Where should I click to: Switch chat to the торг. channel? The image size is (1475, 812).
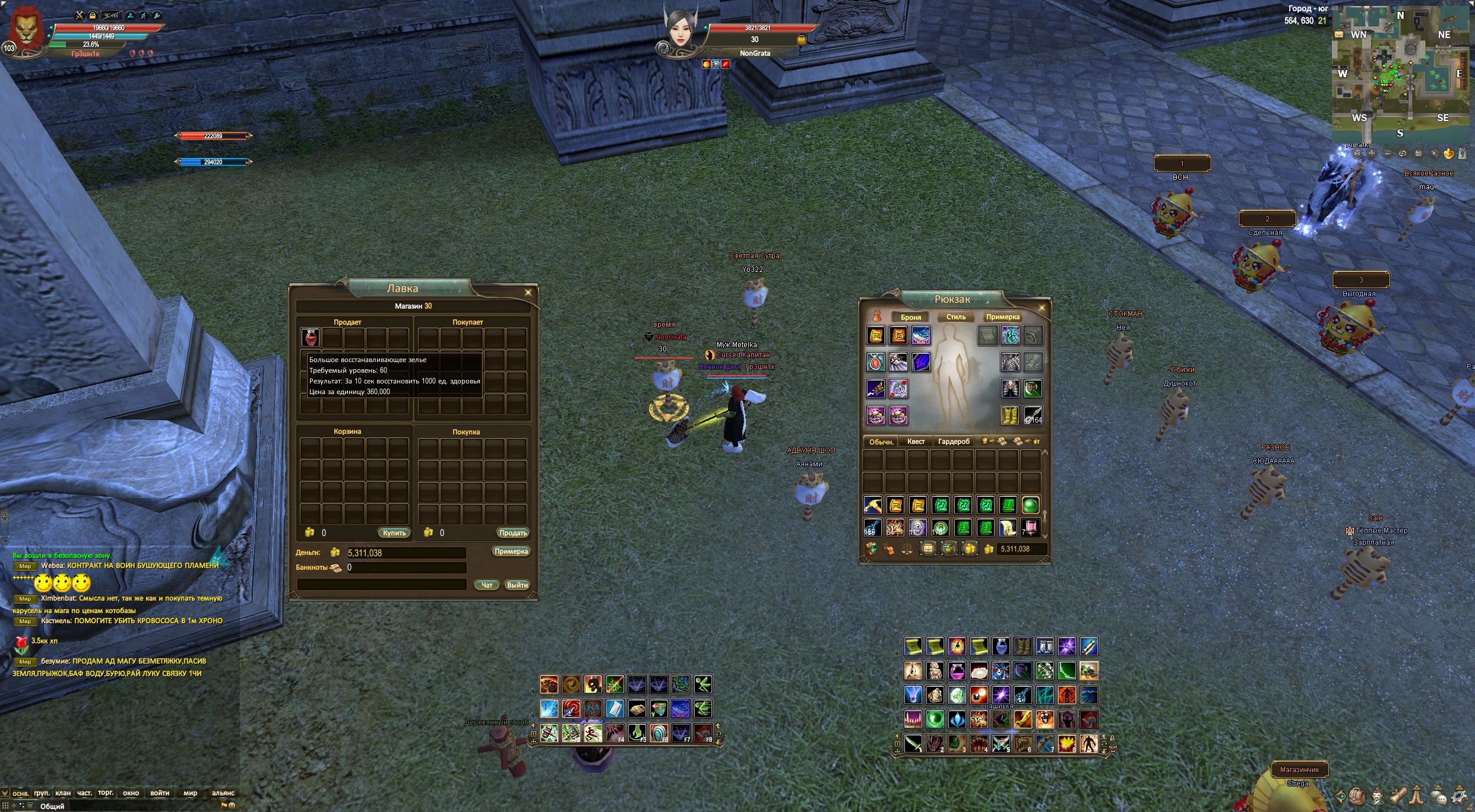click(x=106, y=793)
